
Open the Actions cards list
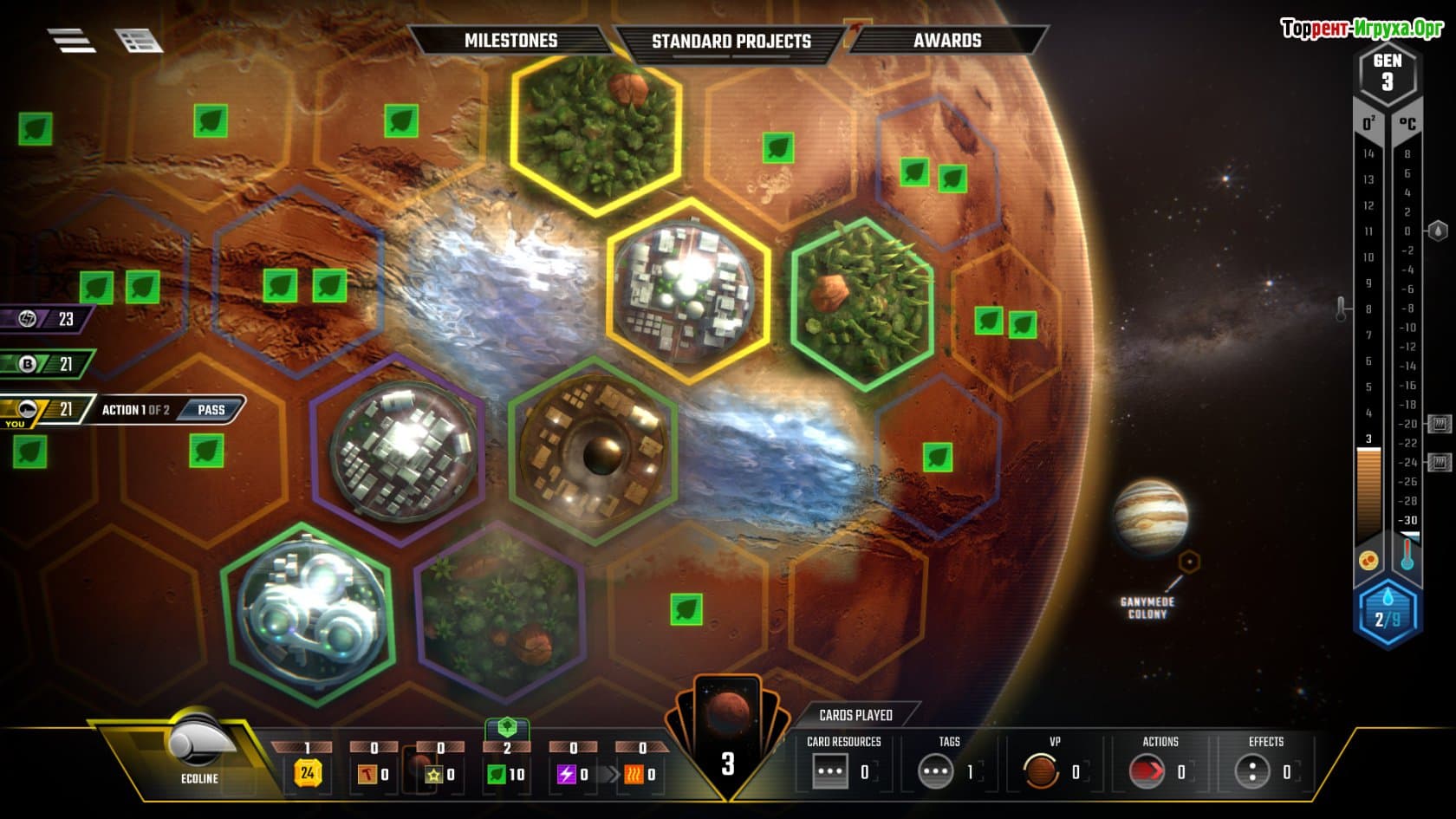(x=1146, y=771)
